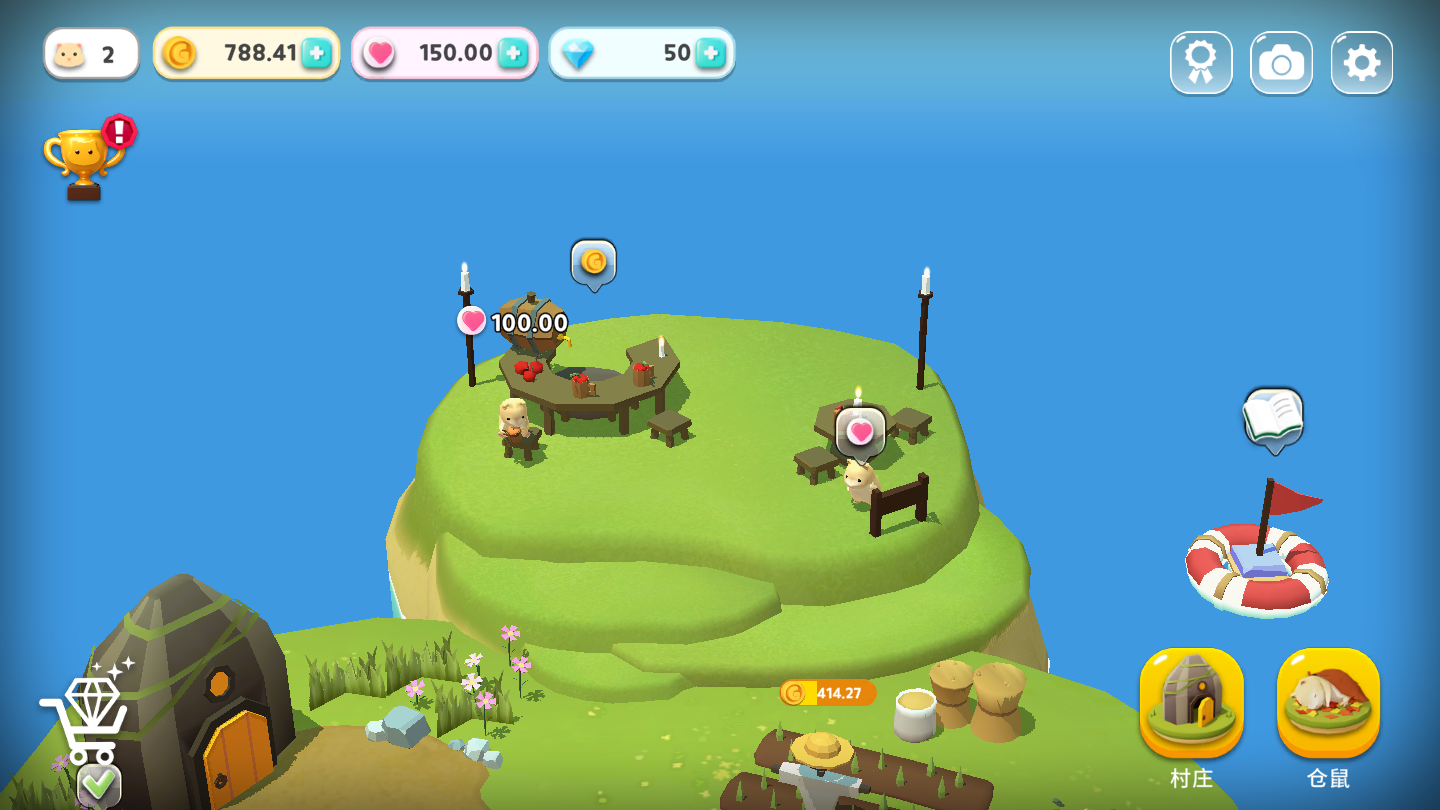Open the 仓鼠 hamster menu
This screenshot has height=810, width=1440.
tap(1328, 704)
